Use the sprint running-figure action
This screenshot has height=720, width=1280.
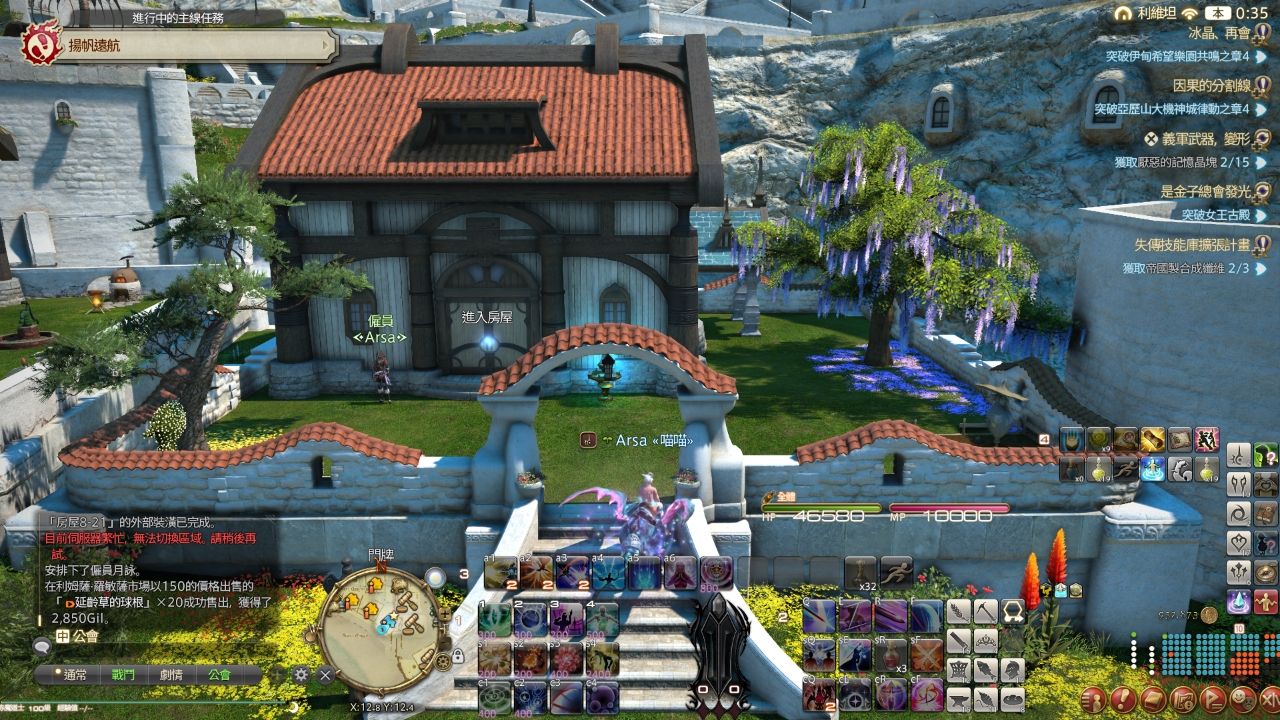(x=896, y=571)
